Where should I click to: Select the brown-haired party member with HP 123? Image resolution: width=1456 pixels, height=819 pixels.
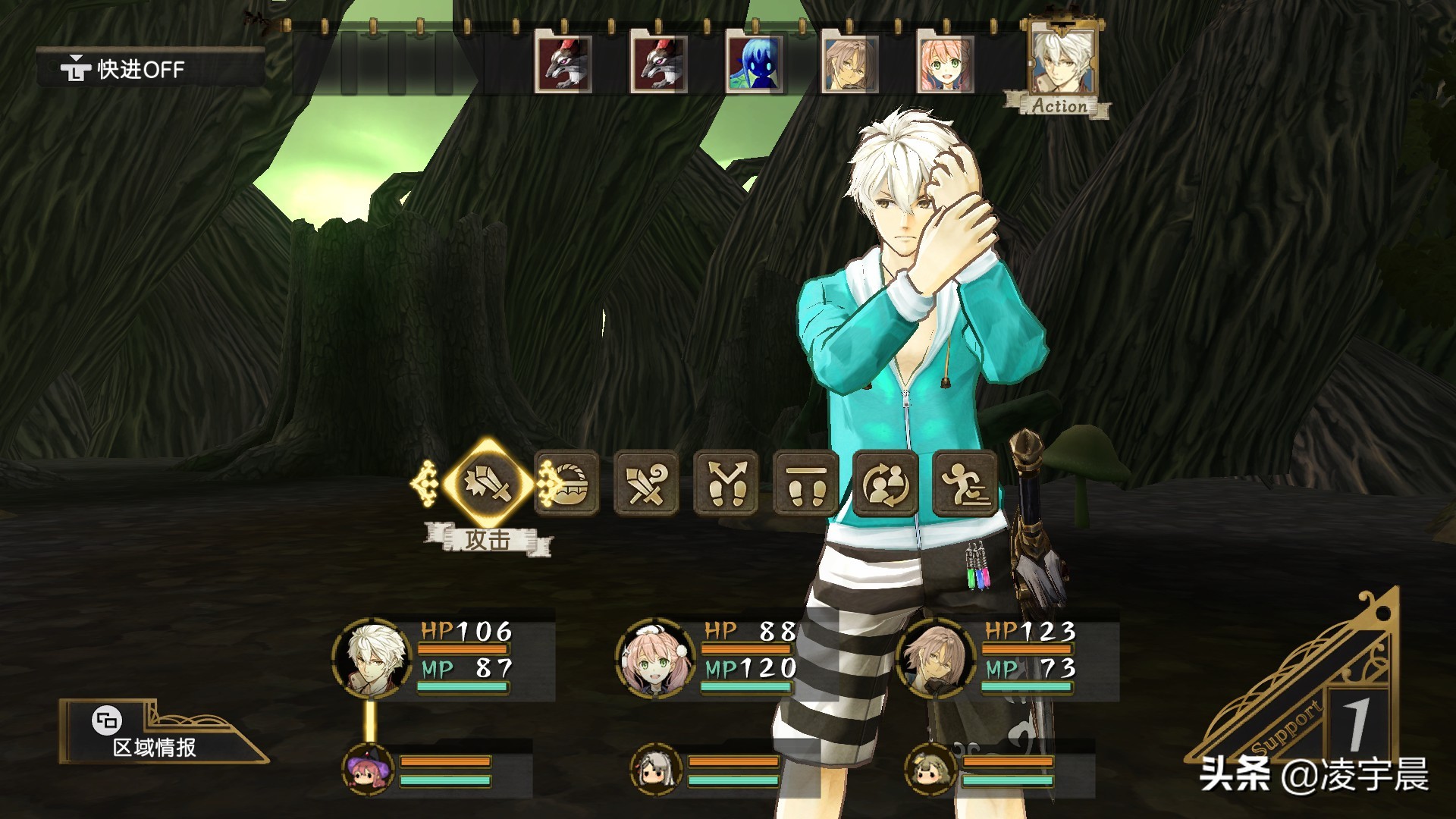pos(935,657)
